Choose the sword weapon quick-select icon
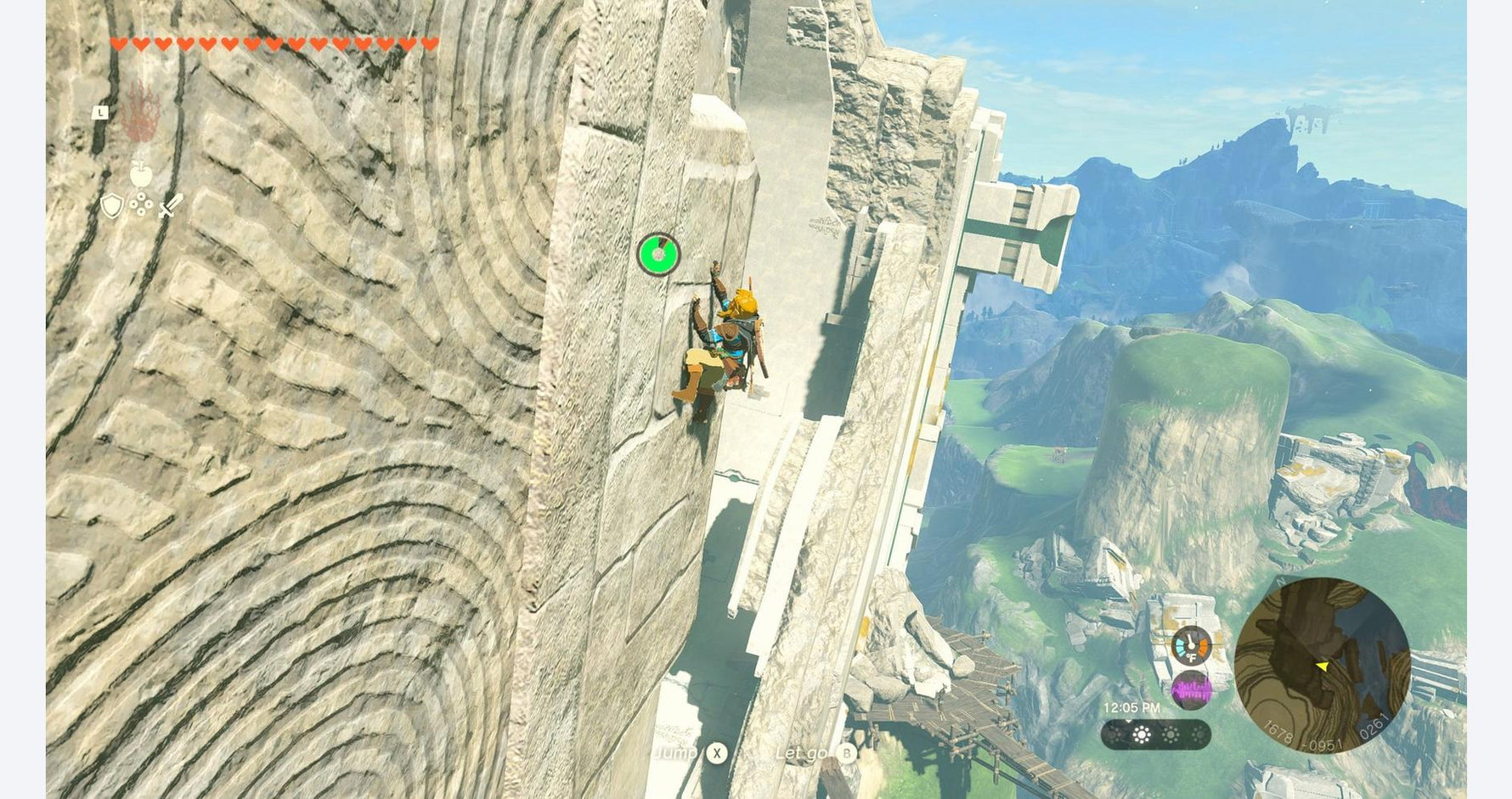Screen dimensions: 1512x799 click(171, 205)
